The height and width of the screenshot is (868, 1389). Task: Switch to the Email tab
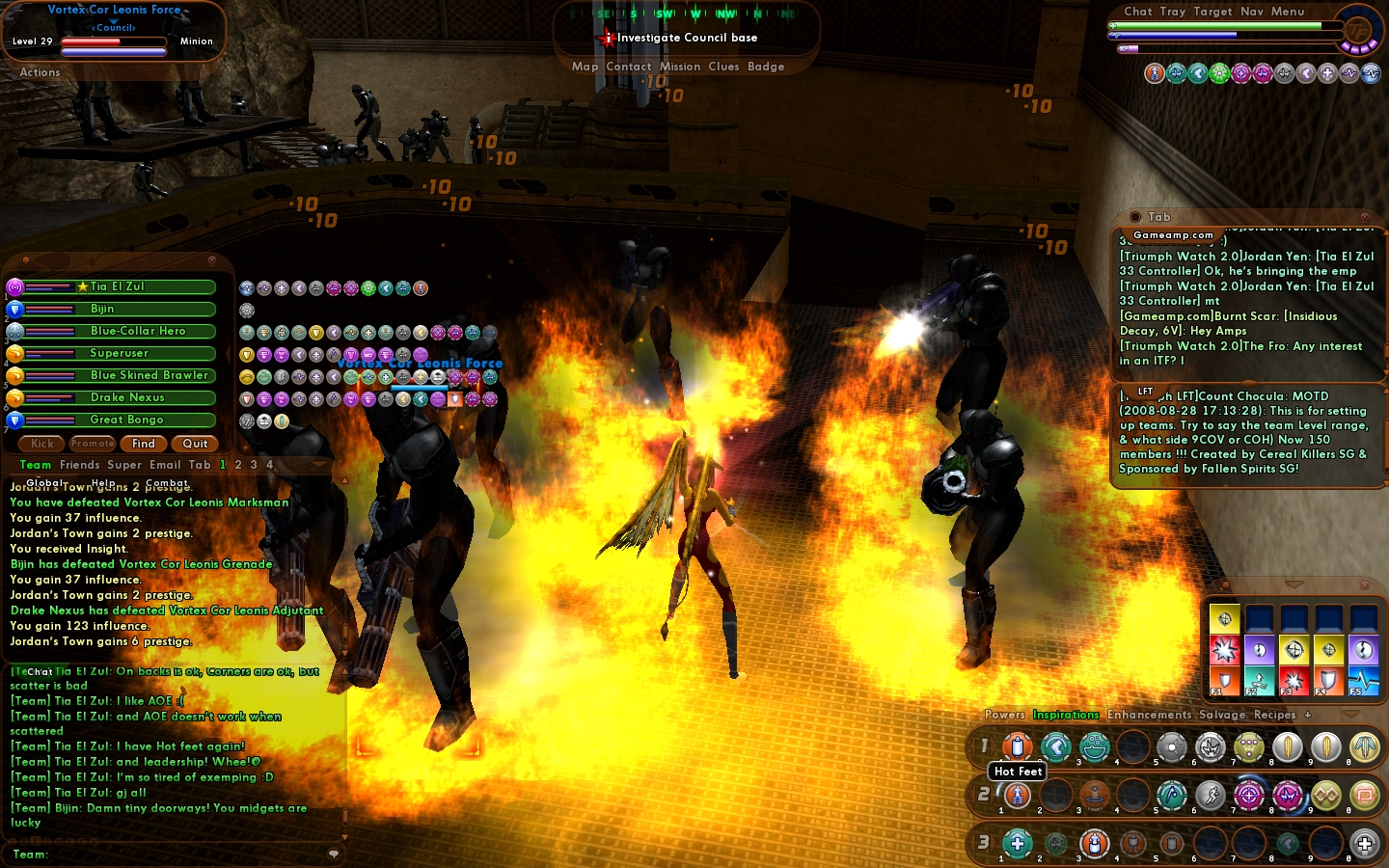pyautogui.click(x=165, y=465)
